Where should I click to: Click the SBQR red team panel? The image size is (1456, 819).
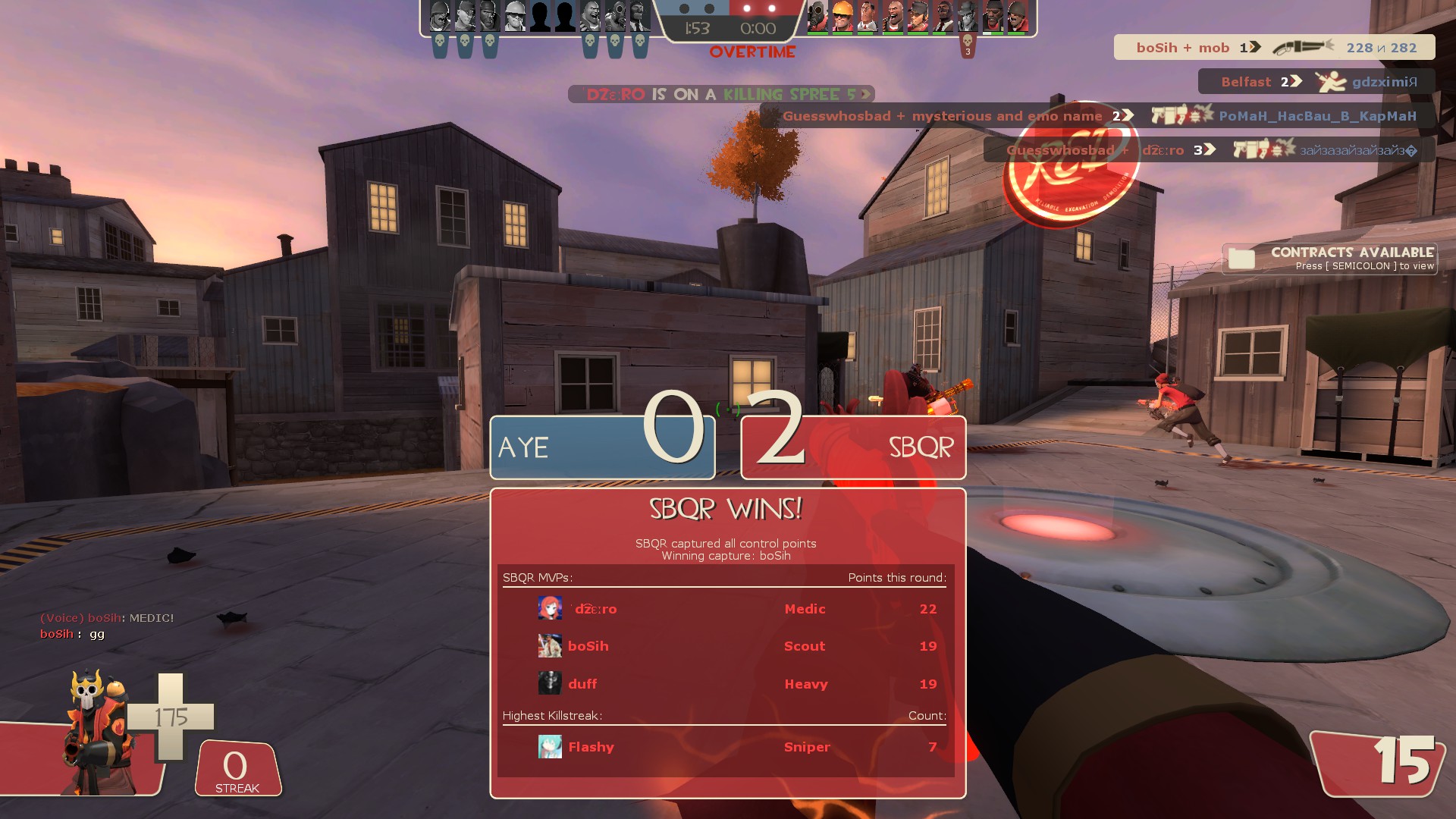(x=853, y=447)
